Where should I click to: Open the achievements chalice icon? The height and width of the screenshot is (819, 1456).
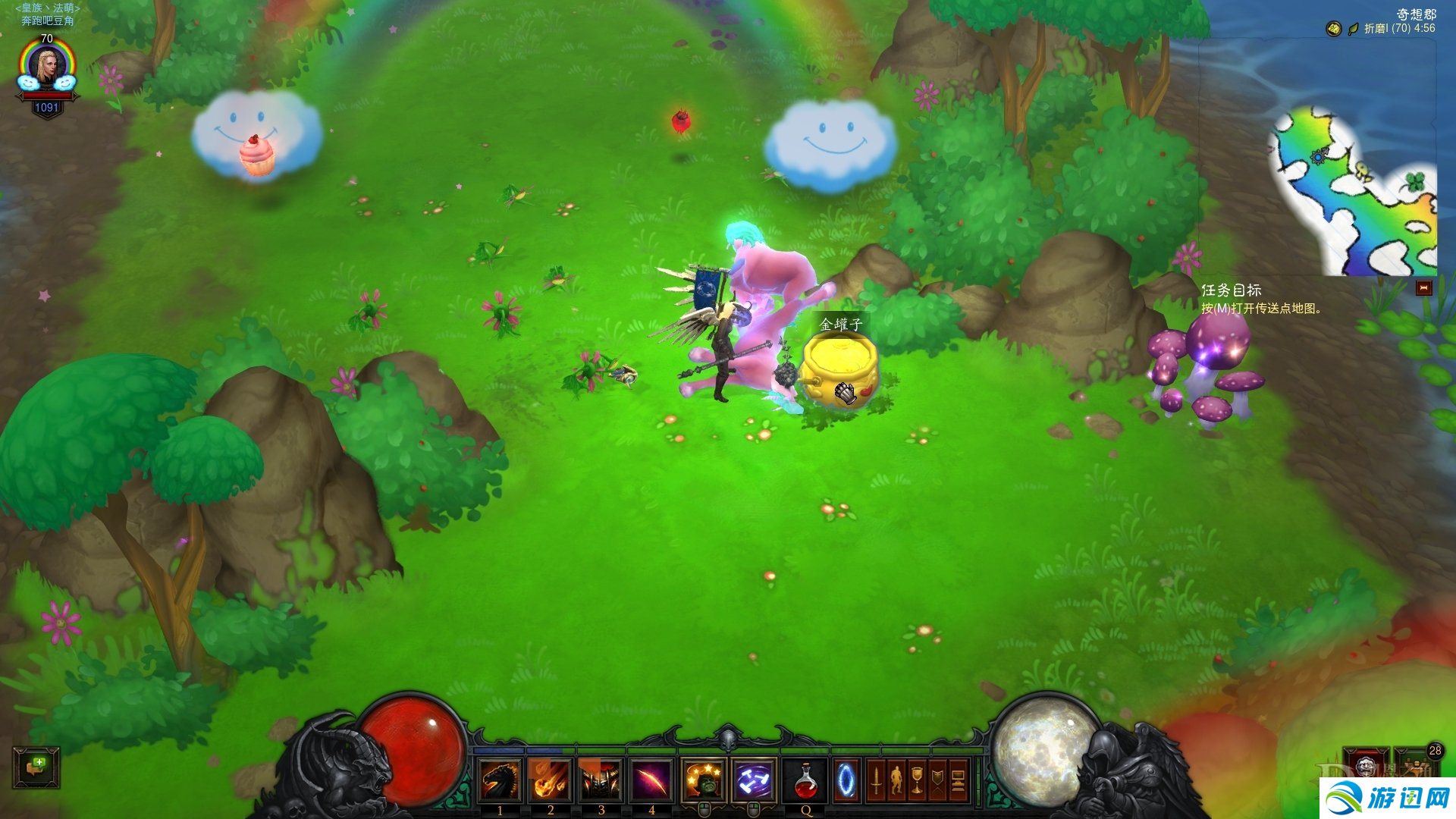[917, 780]
